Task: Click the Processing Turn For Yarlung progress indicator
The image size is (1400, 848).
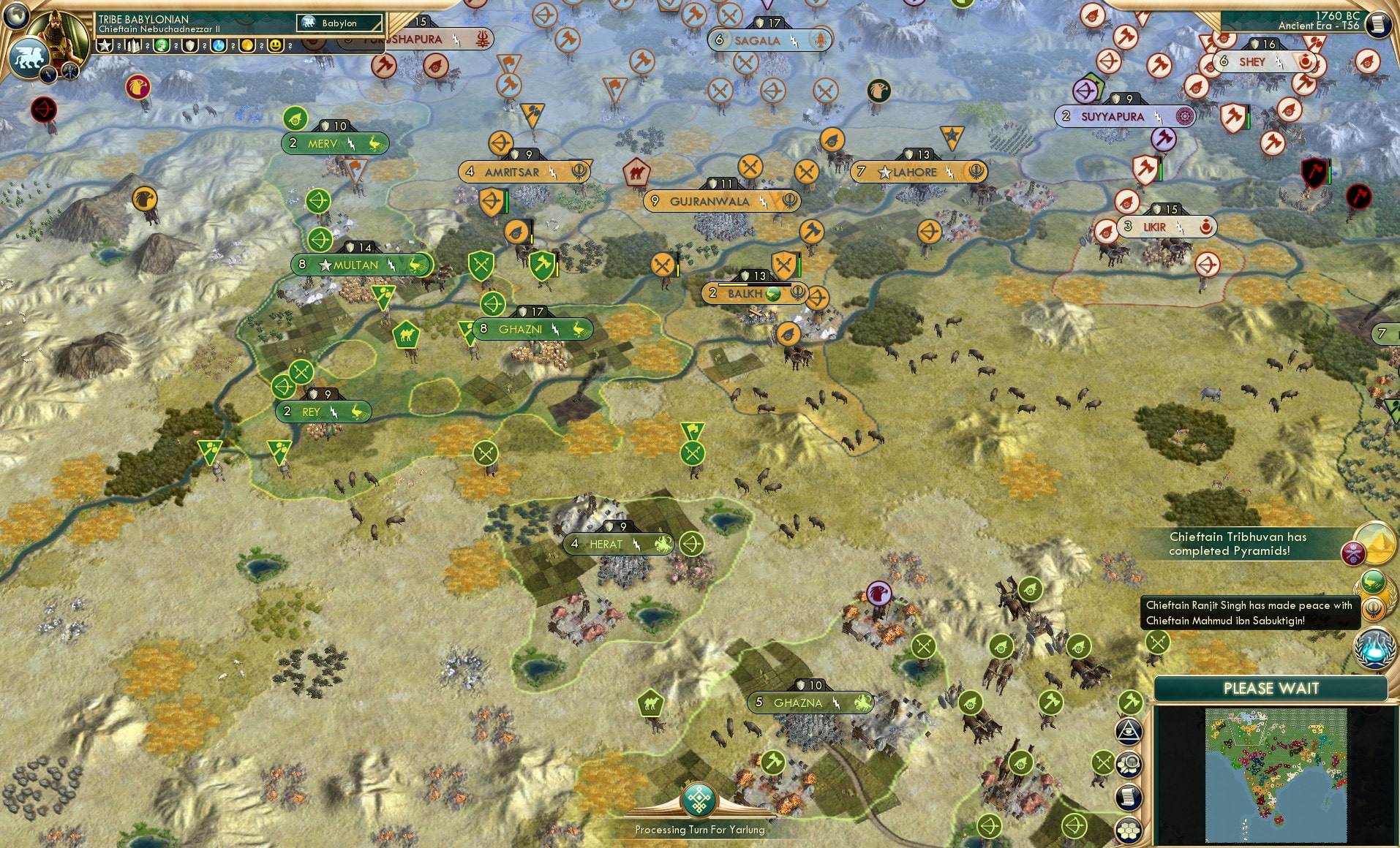Action: [x=700, y=808]
